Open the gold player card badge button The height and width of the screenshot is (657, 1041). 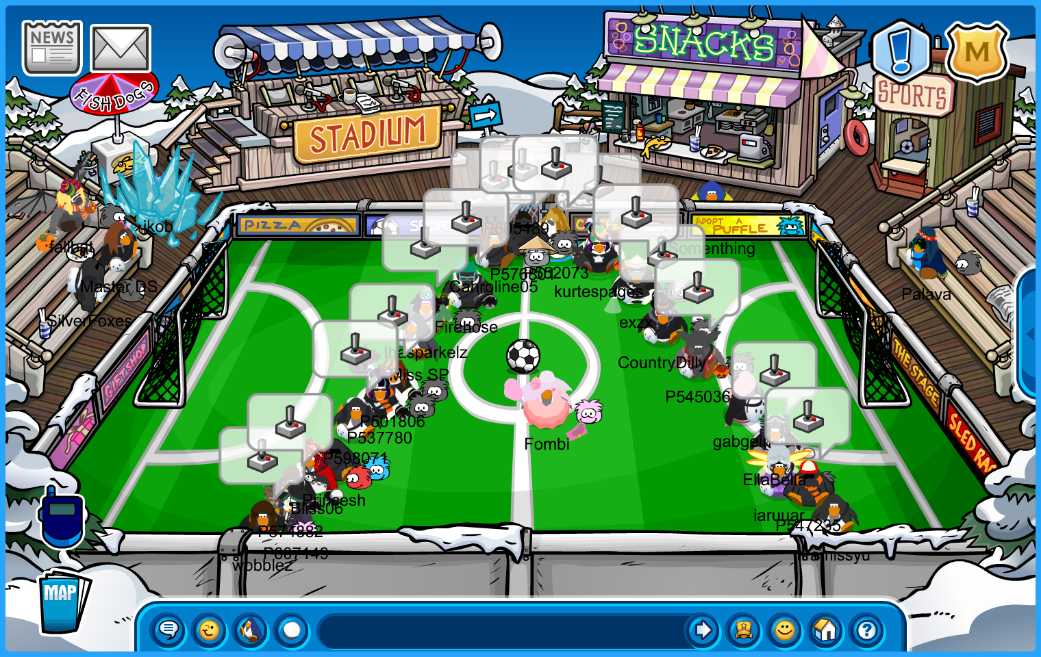tap(743, 630)
